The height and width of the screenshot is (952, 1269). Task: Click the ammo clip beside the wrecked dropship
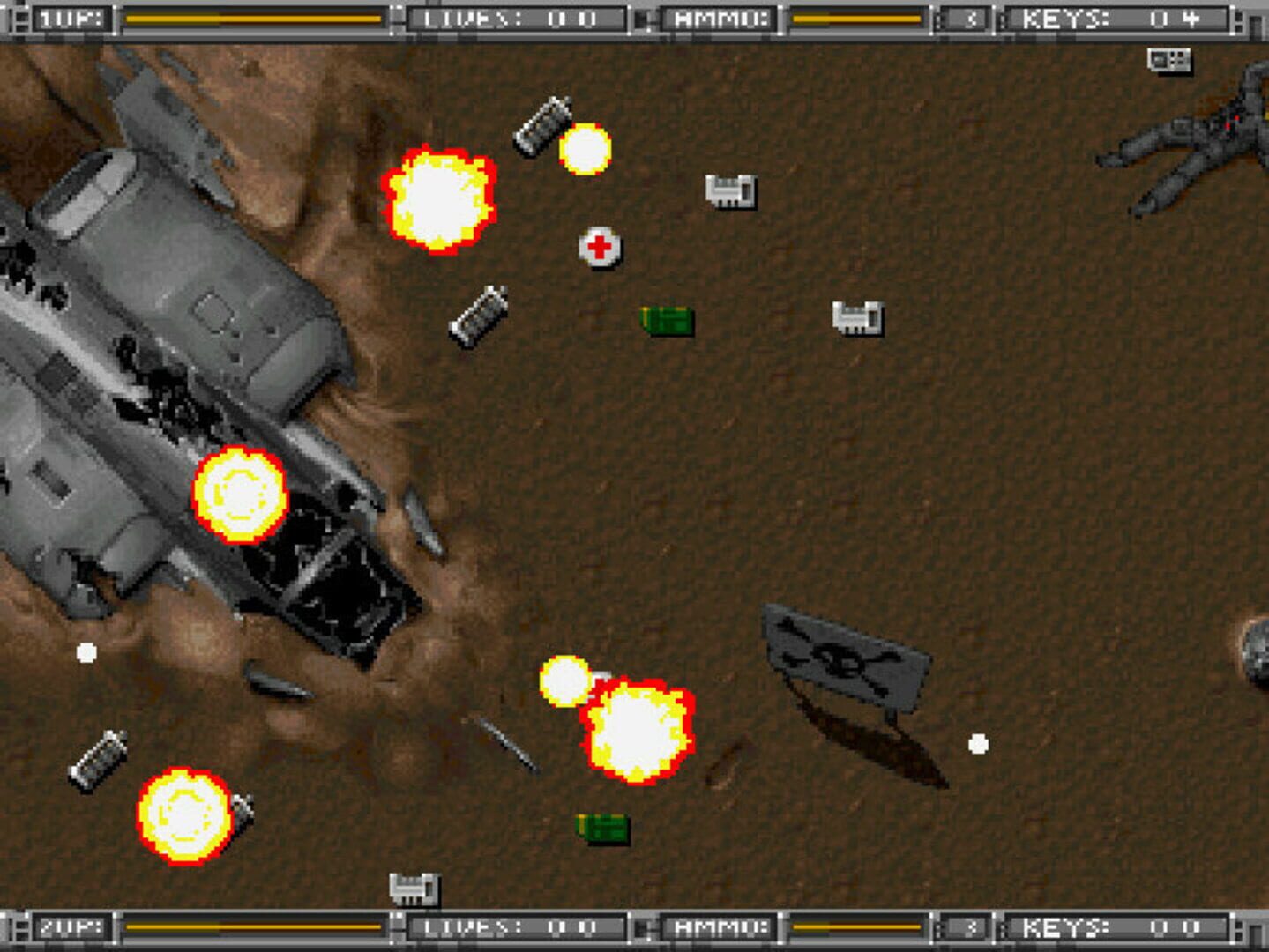pyautogui.click(x=478, y=317)
